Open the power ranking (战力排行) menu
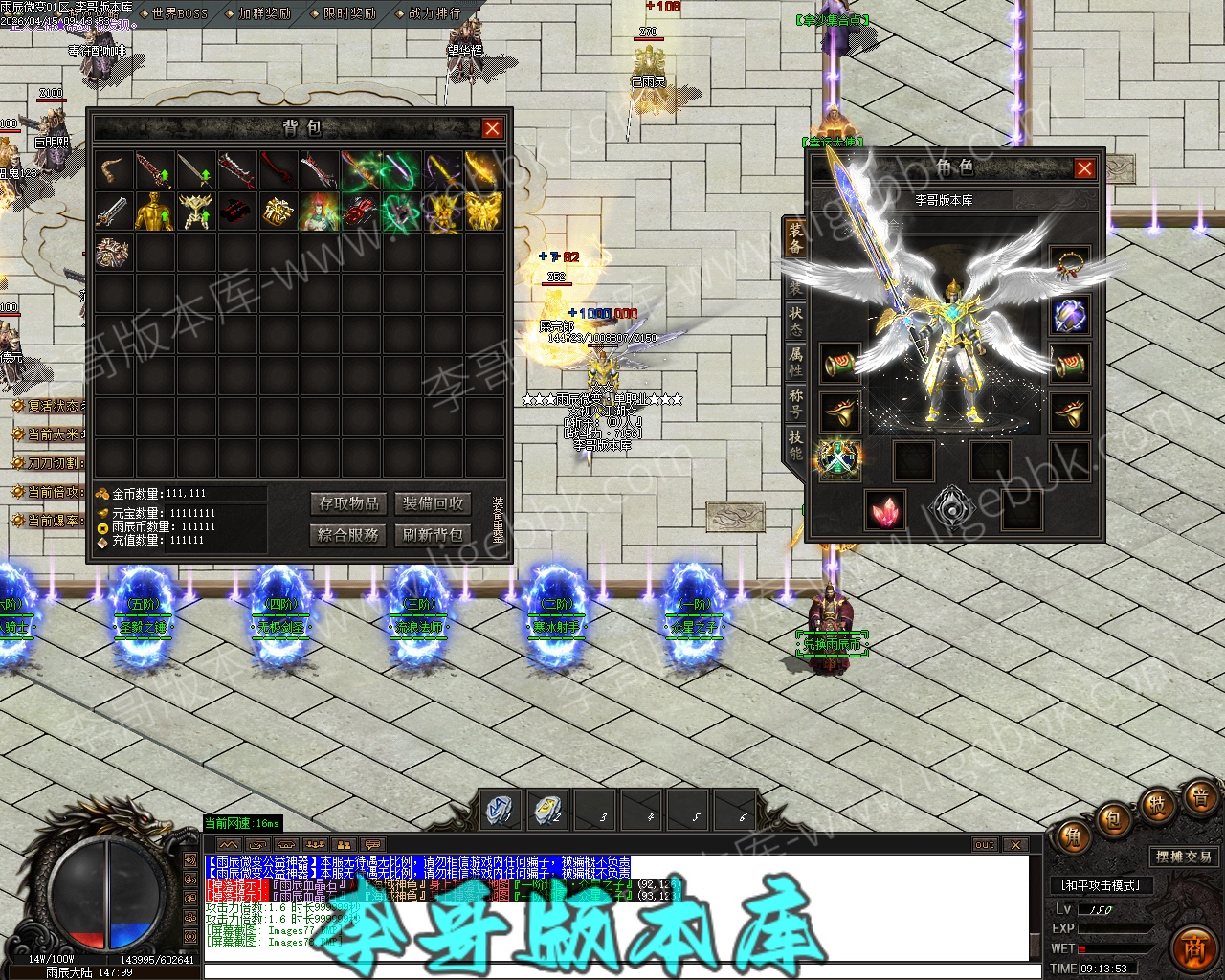The width and height of the screenshot is (1225, 980). coord(434,13)
